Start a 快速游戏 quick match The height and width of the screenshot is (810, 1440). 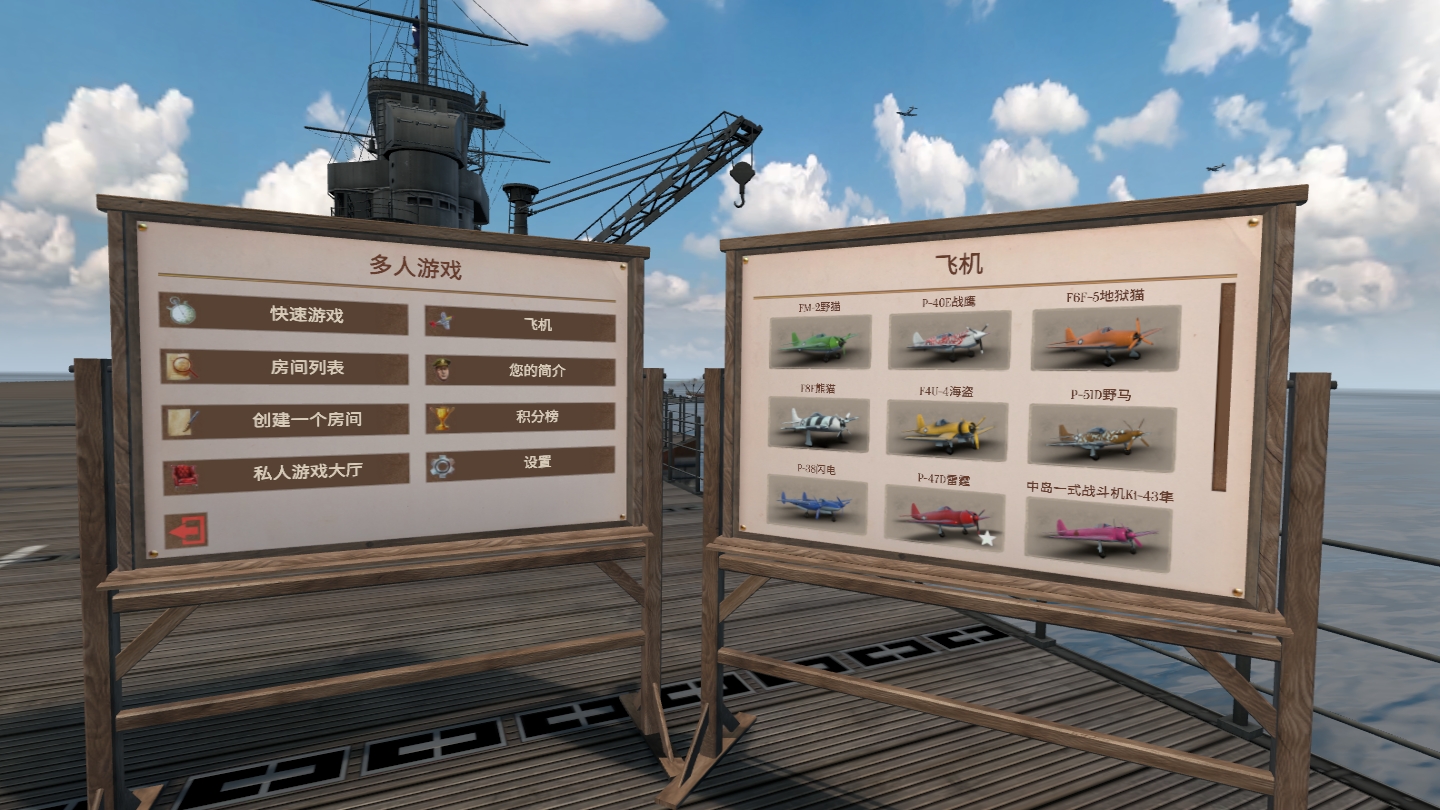coord(283,315)
